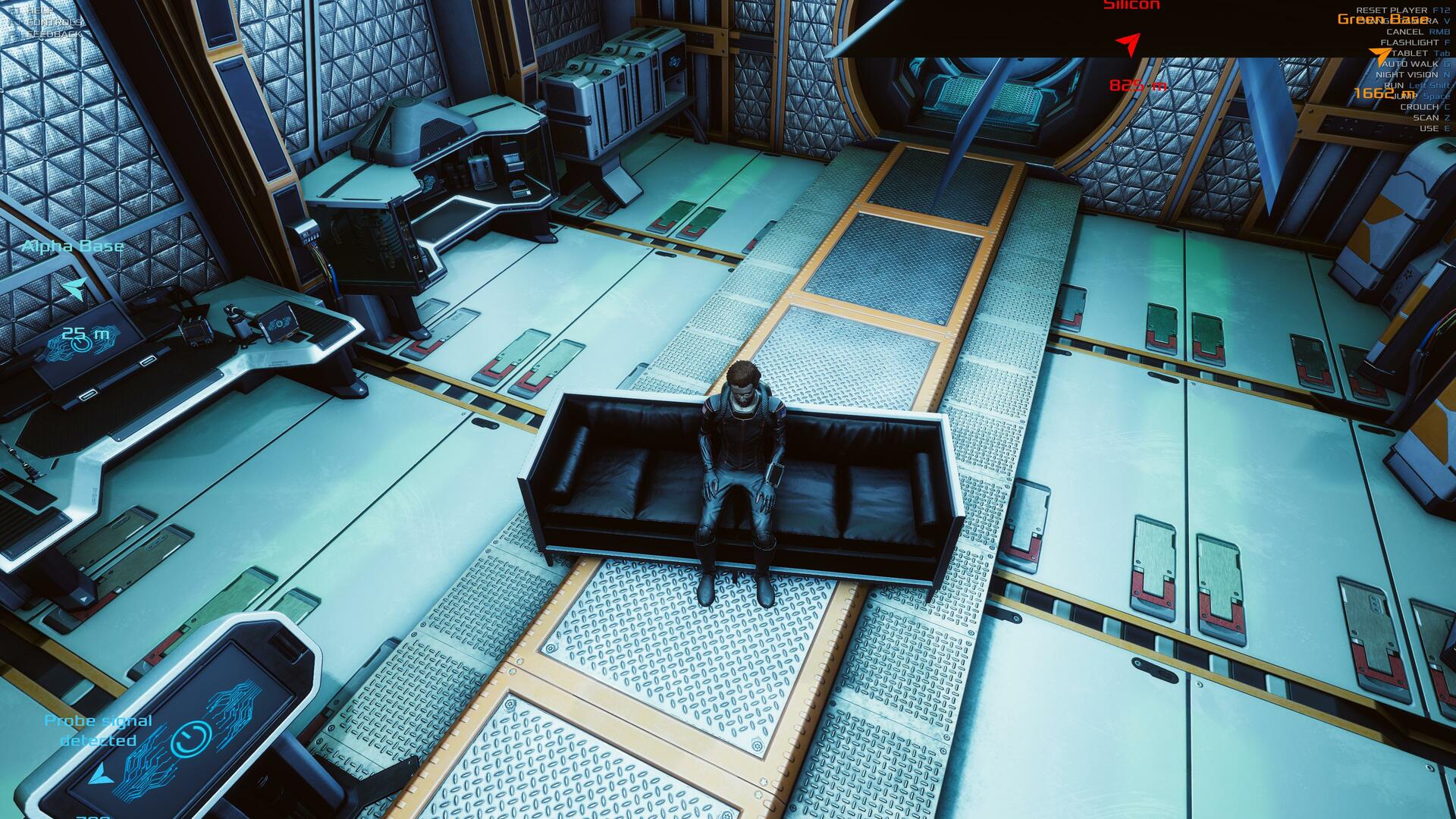
Task: Click the red Silicon resource waypoint arrow
Action: click(x=1130, y=43)
